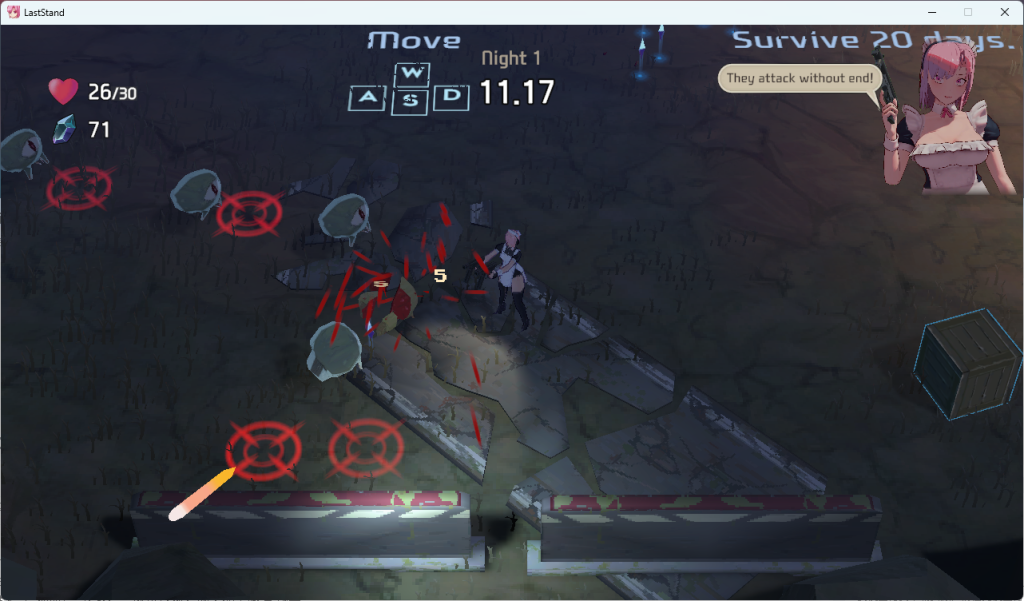This screenshot has height=601, width=1024.
Task: Minimize the LastStand window
Action: [x=931, y=12]
